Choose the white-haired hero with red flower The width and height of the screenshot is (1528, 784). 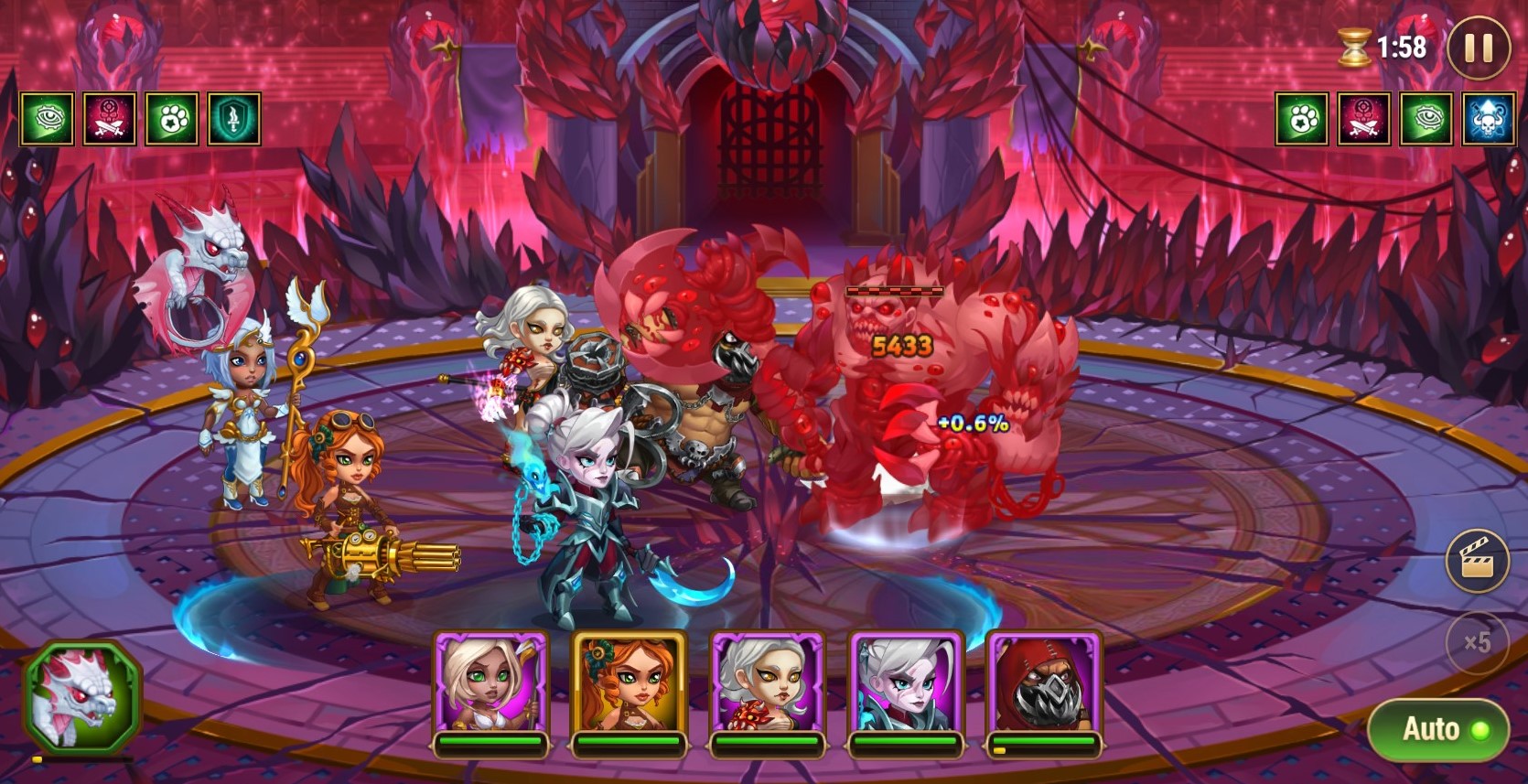768,686
